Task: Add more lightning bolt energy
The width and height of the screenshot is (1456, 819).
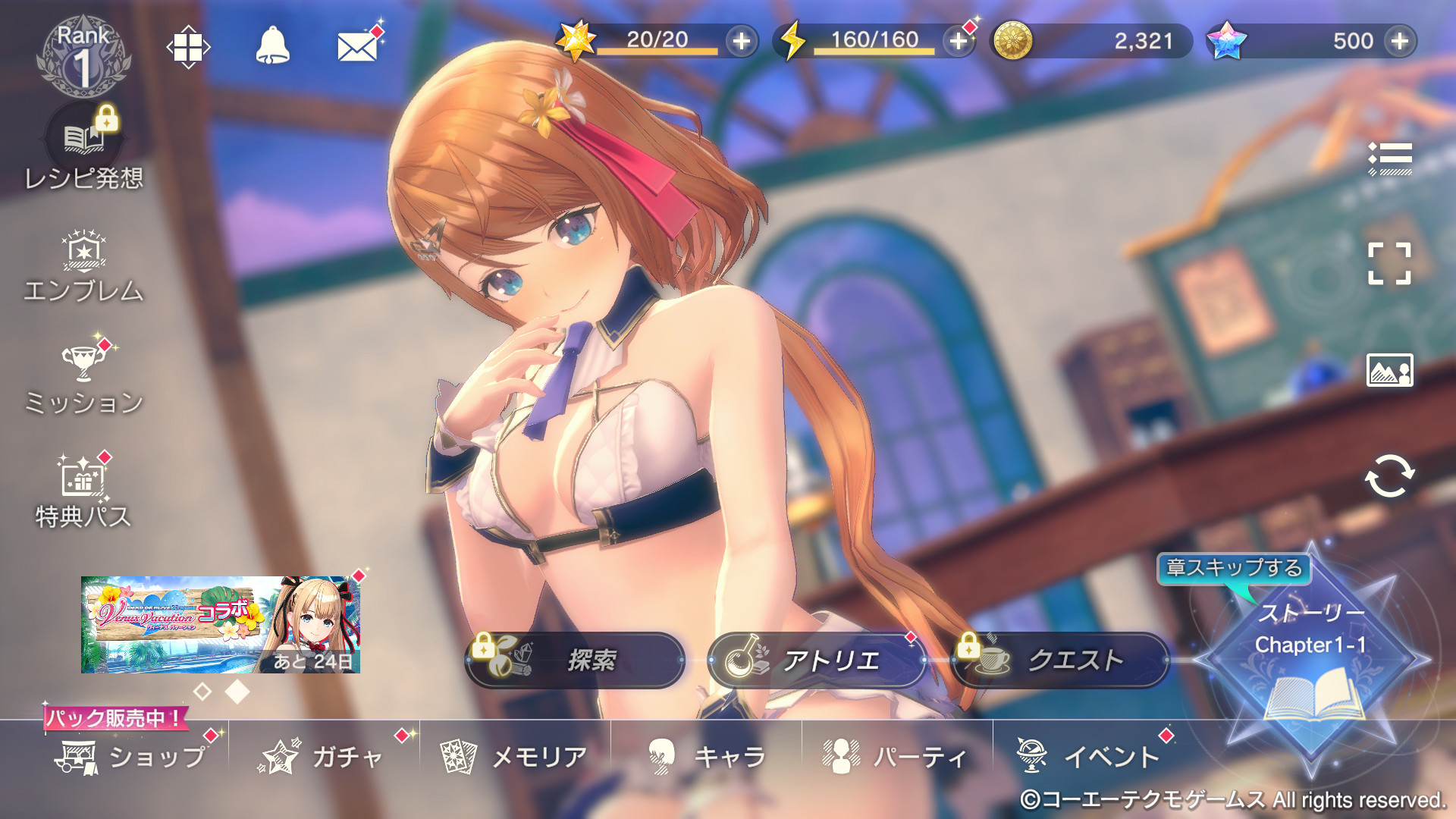Action: (x=959, y=41)
